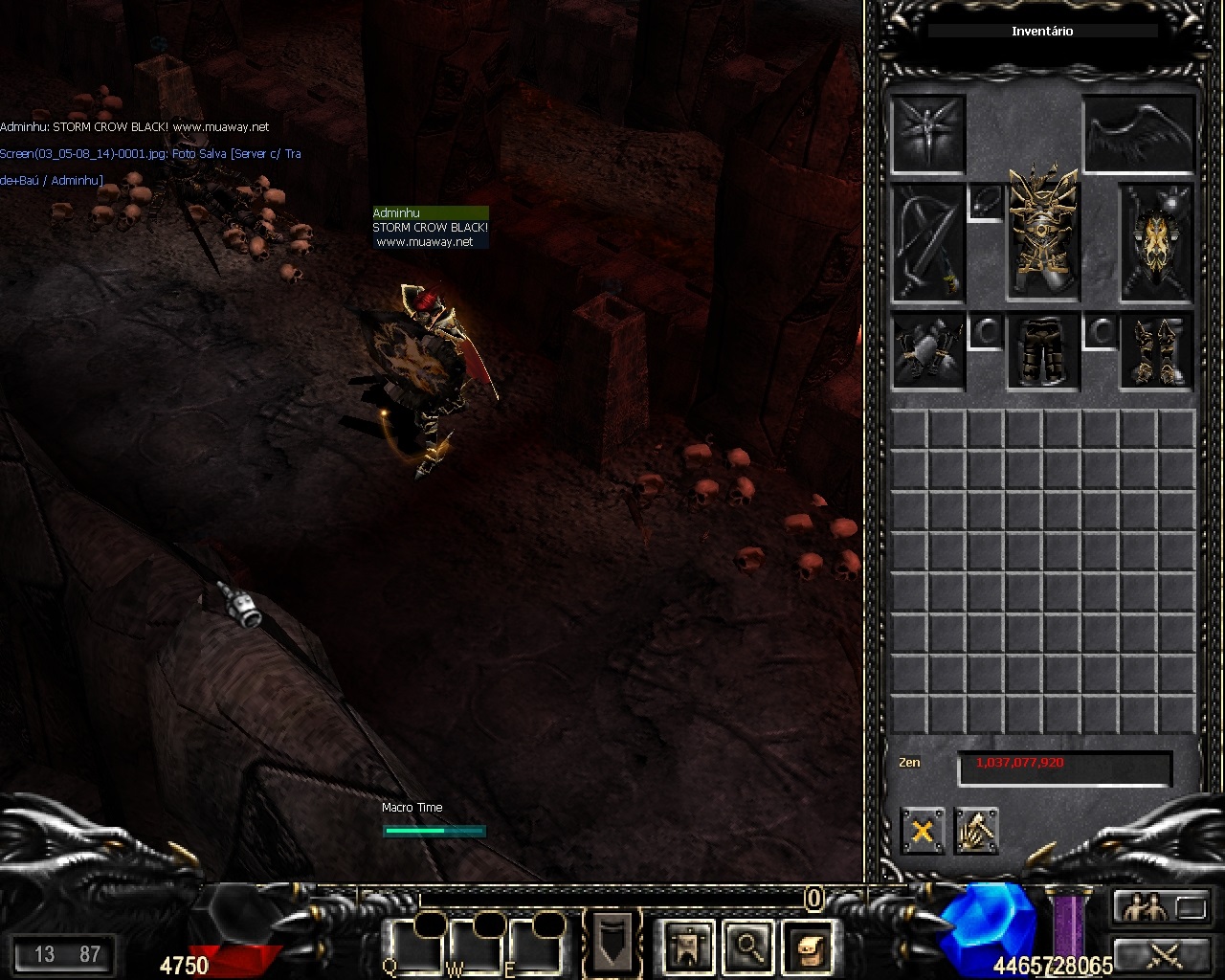
Task: Click the crossed swords button
Action: click(x=1163, y=955)
